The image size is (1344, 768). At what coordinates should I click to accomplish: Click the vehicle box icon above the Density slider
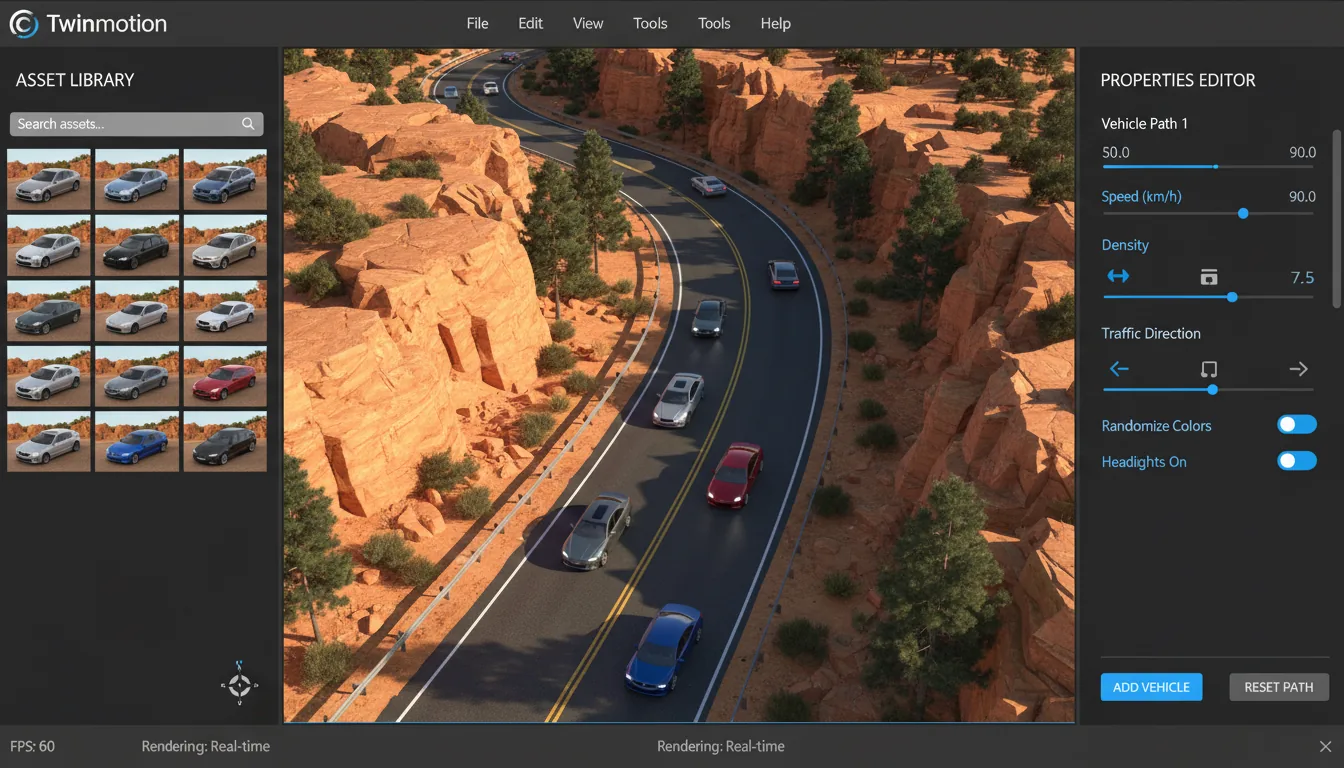coord(1208,276)
